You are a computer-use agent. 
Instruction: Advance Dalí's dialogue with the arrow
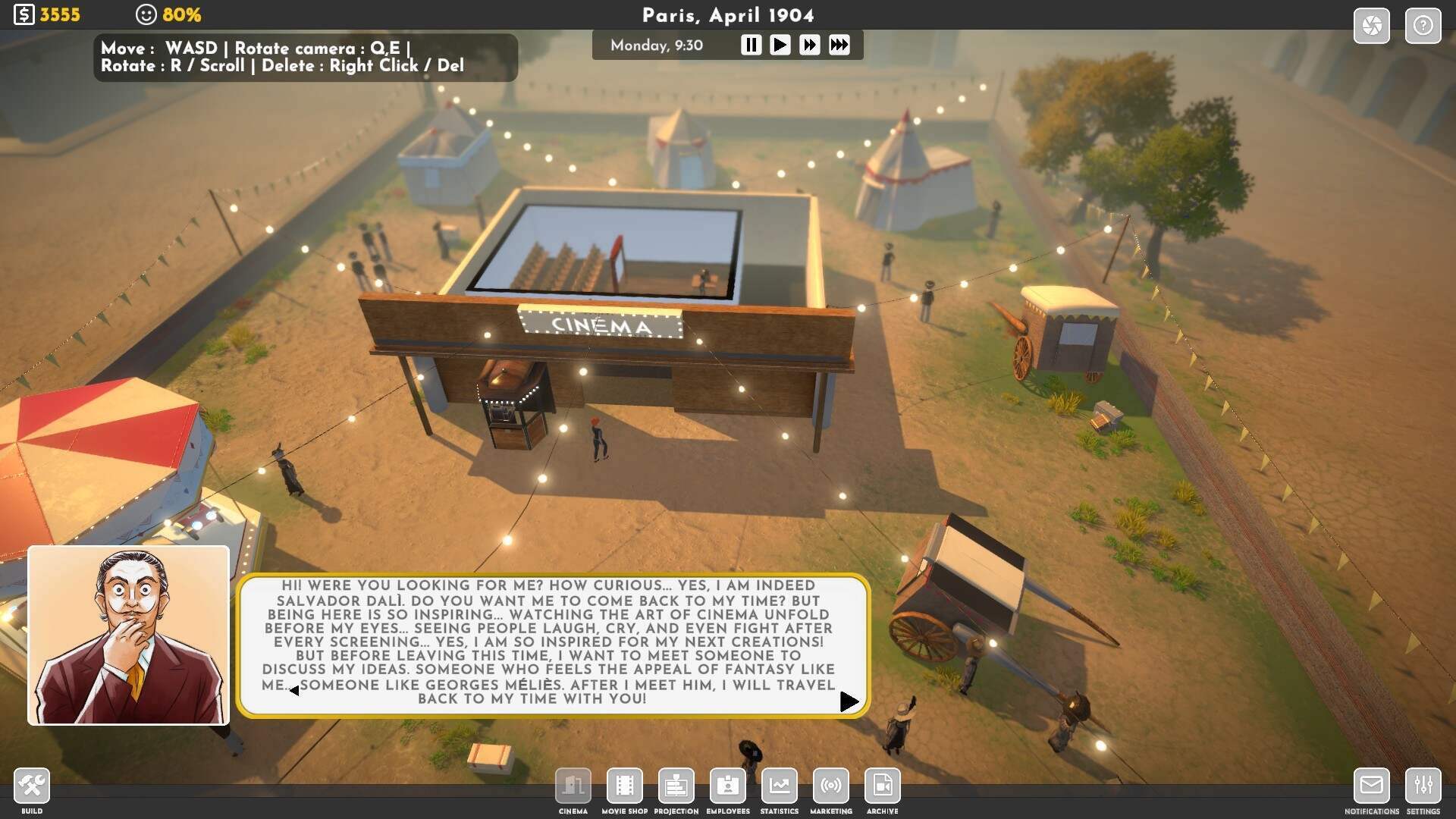point(849,702)
